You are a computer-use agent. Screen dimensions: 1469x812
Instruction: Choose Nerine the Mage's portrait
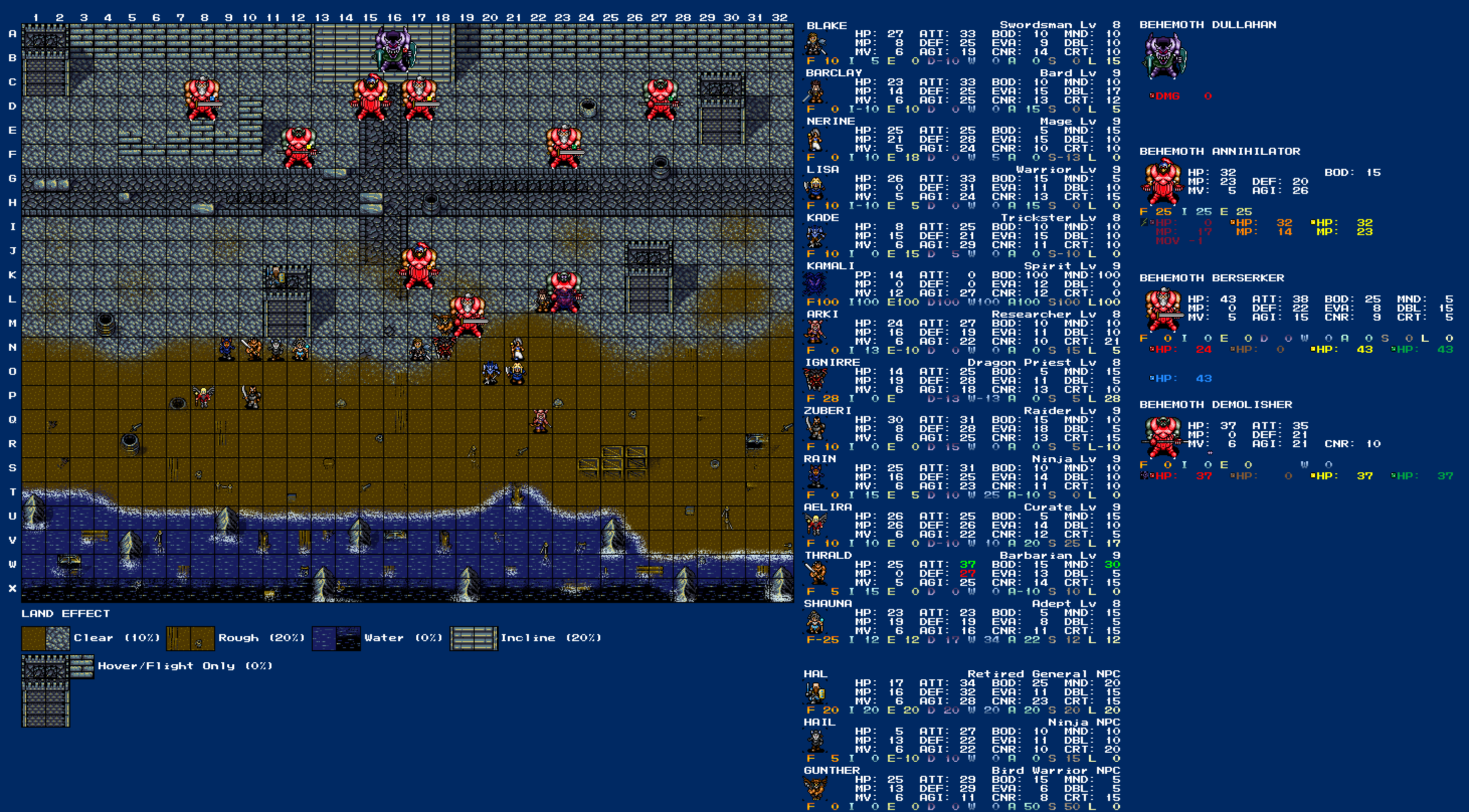click(815, 140)
